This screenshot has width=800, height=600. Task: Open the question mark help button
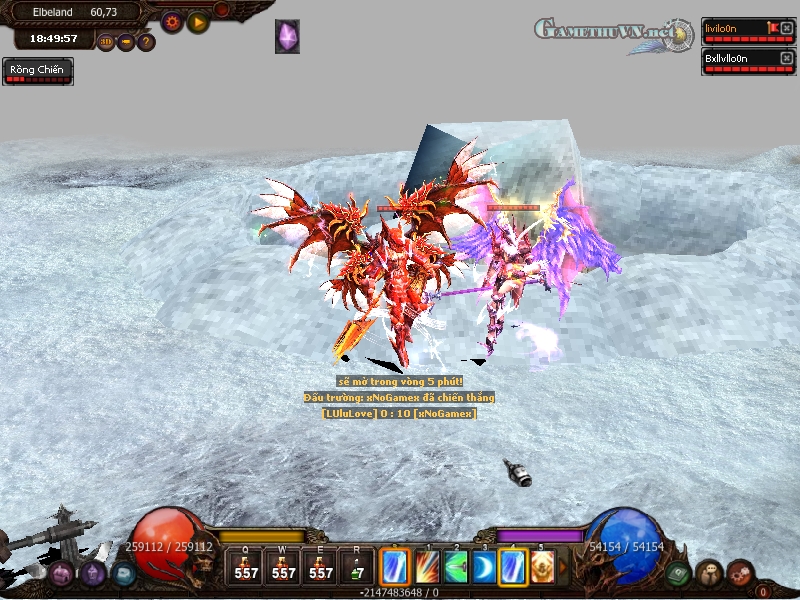tap(146, 42)
